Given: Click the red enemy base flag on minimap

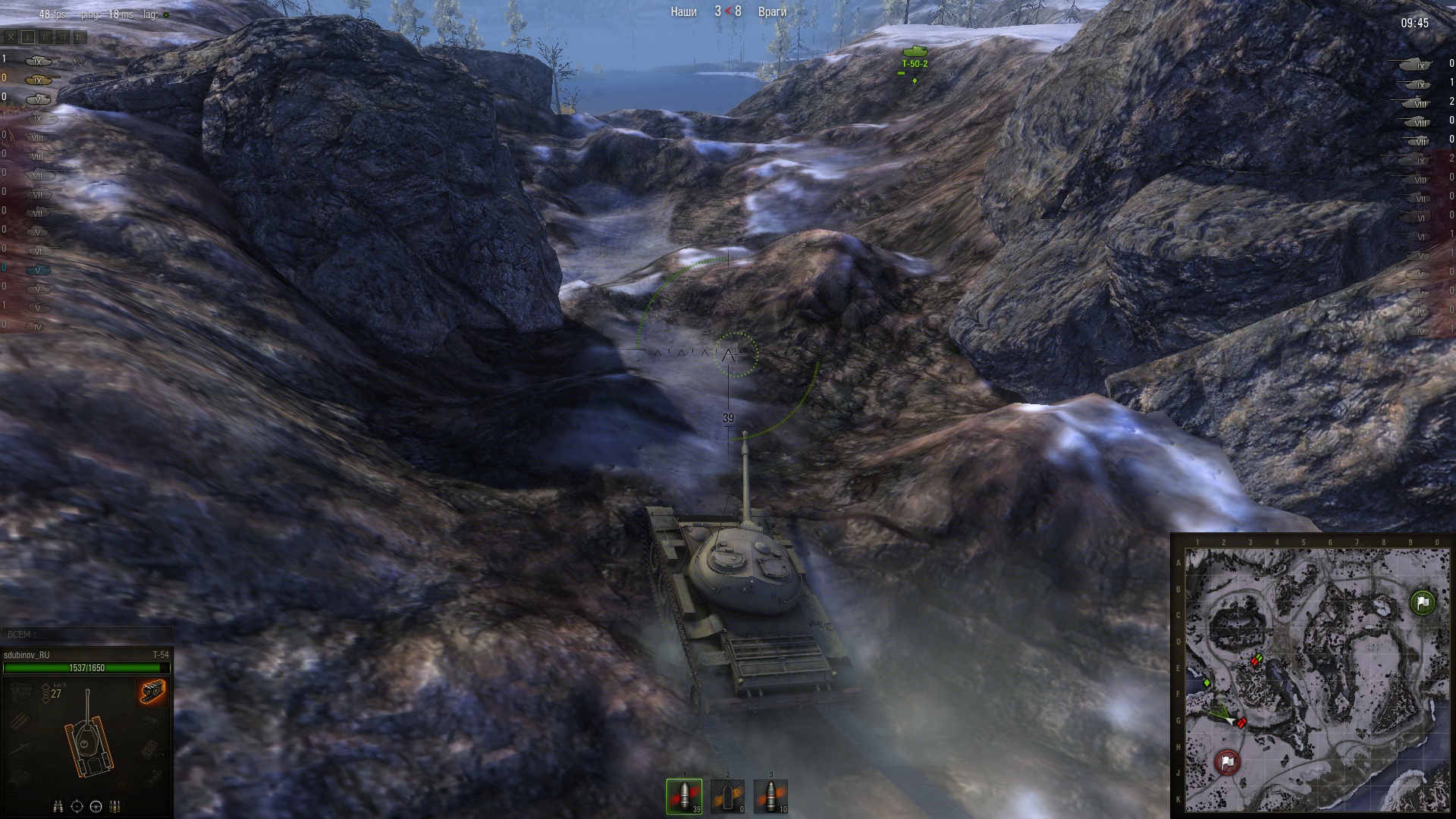Looking at the screenshot, I should 1227,761.
